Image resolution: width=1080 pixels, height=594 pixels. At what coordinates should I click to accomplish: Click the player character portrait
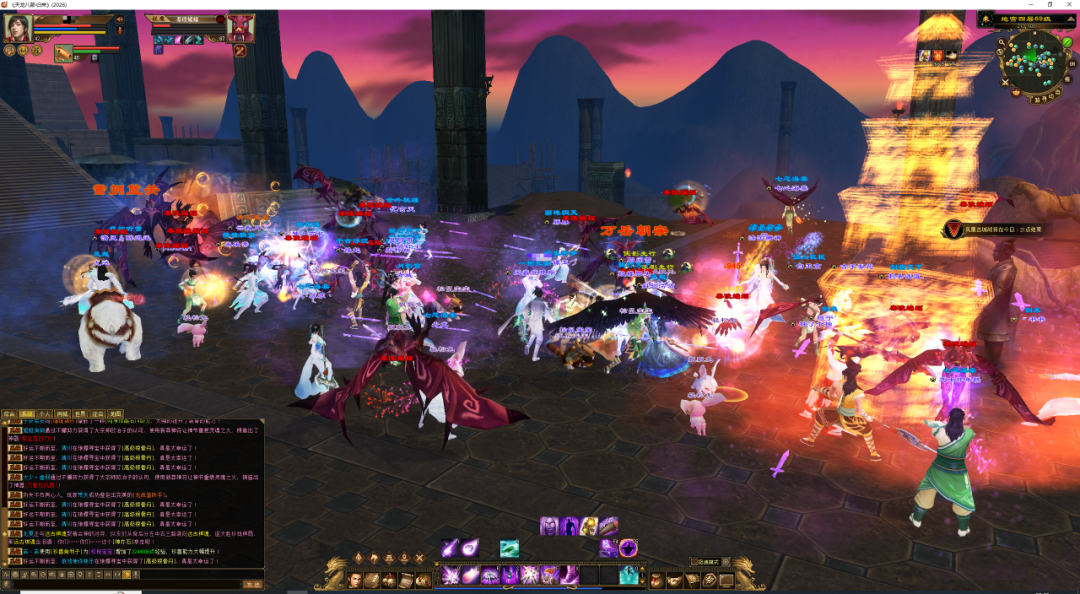pos(17,27)
